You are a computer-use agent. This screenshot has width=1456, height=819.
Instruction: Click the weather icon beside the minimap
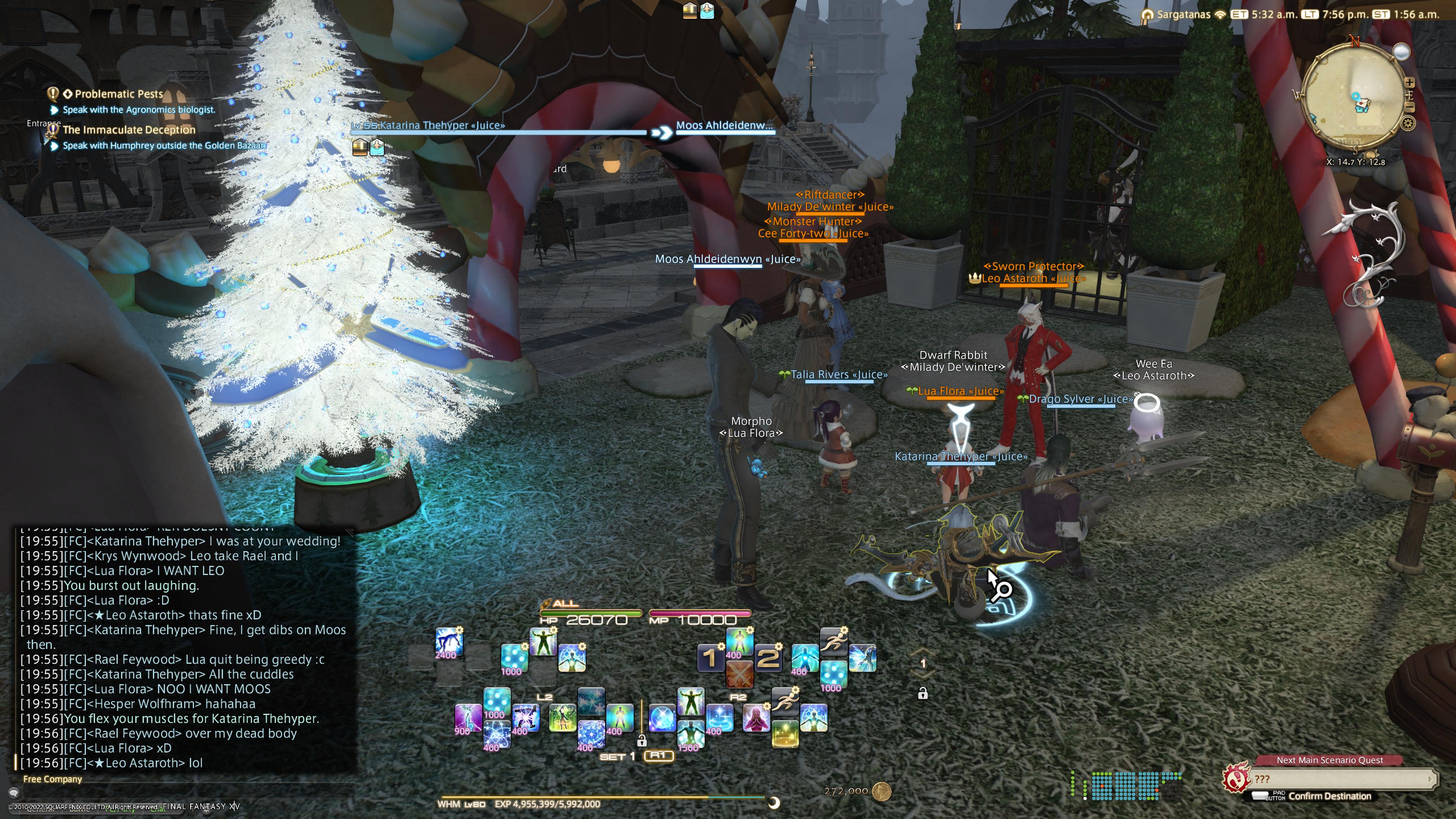[x=1401, y=52]
